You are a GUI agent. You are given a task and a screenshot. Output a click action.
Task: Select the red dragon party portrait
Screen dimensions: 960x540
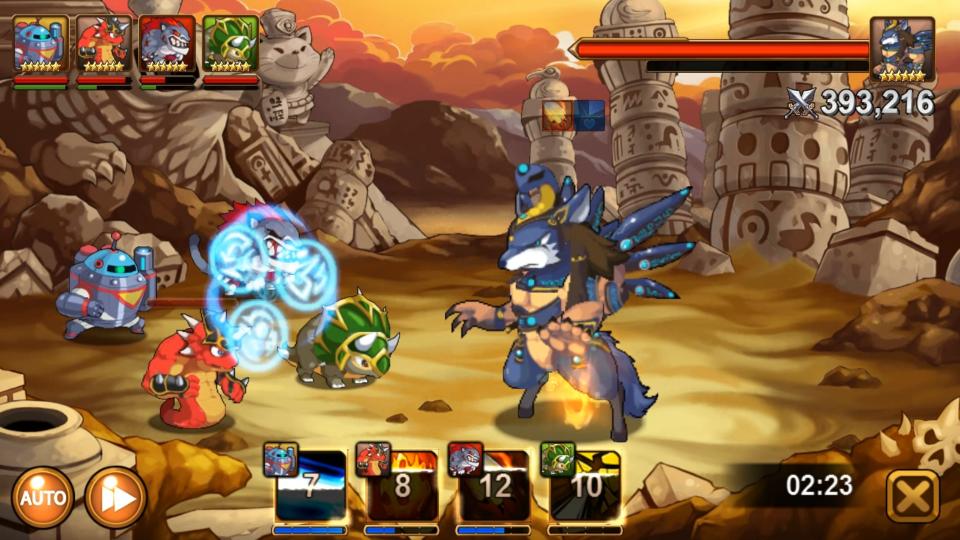pyautogui.click(x=103, y=46)
